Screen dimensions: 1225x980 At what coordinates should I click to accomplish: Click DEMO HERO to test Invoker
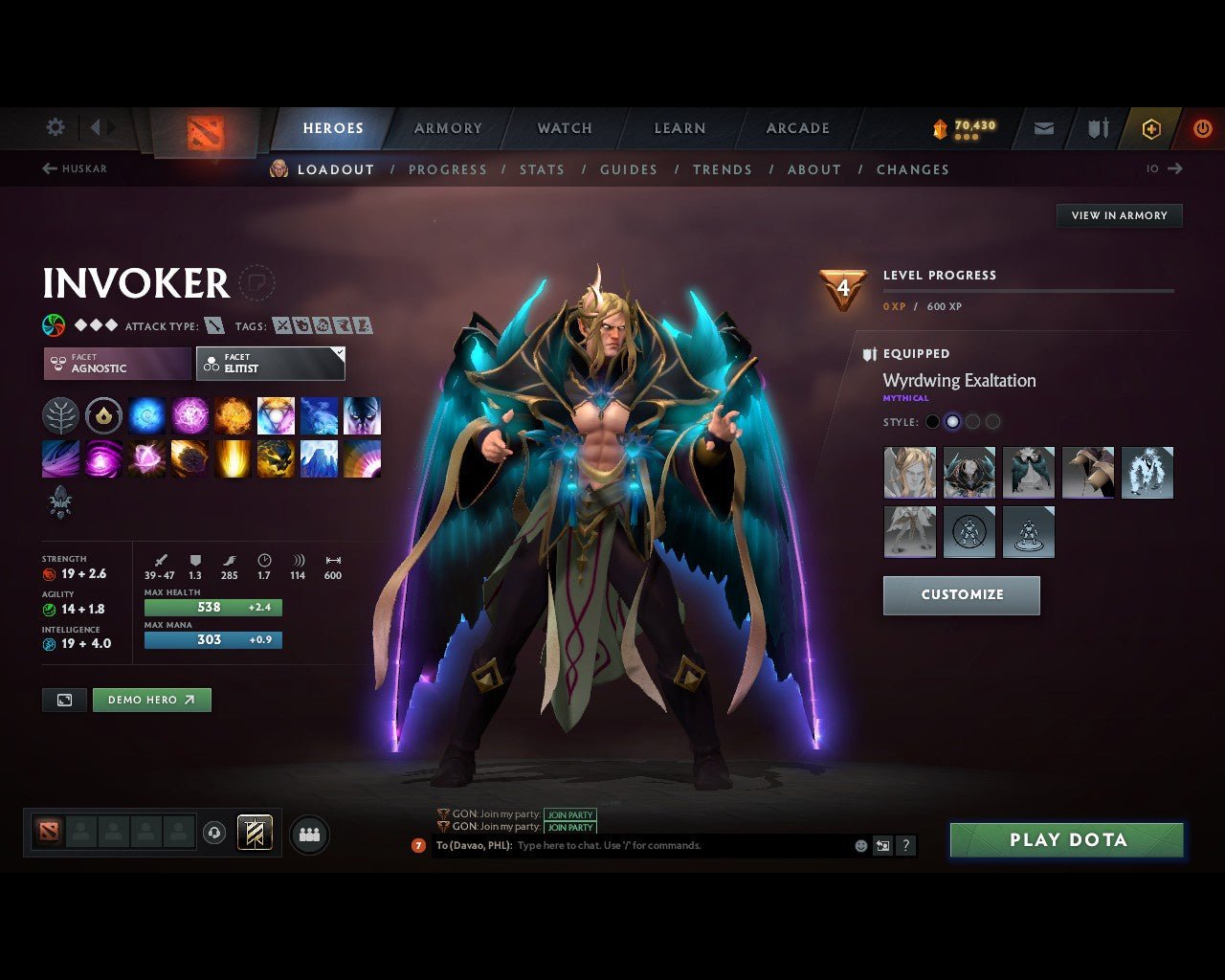(151, 700)
